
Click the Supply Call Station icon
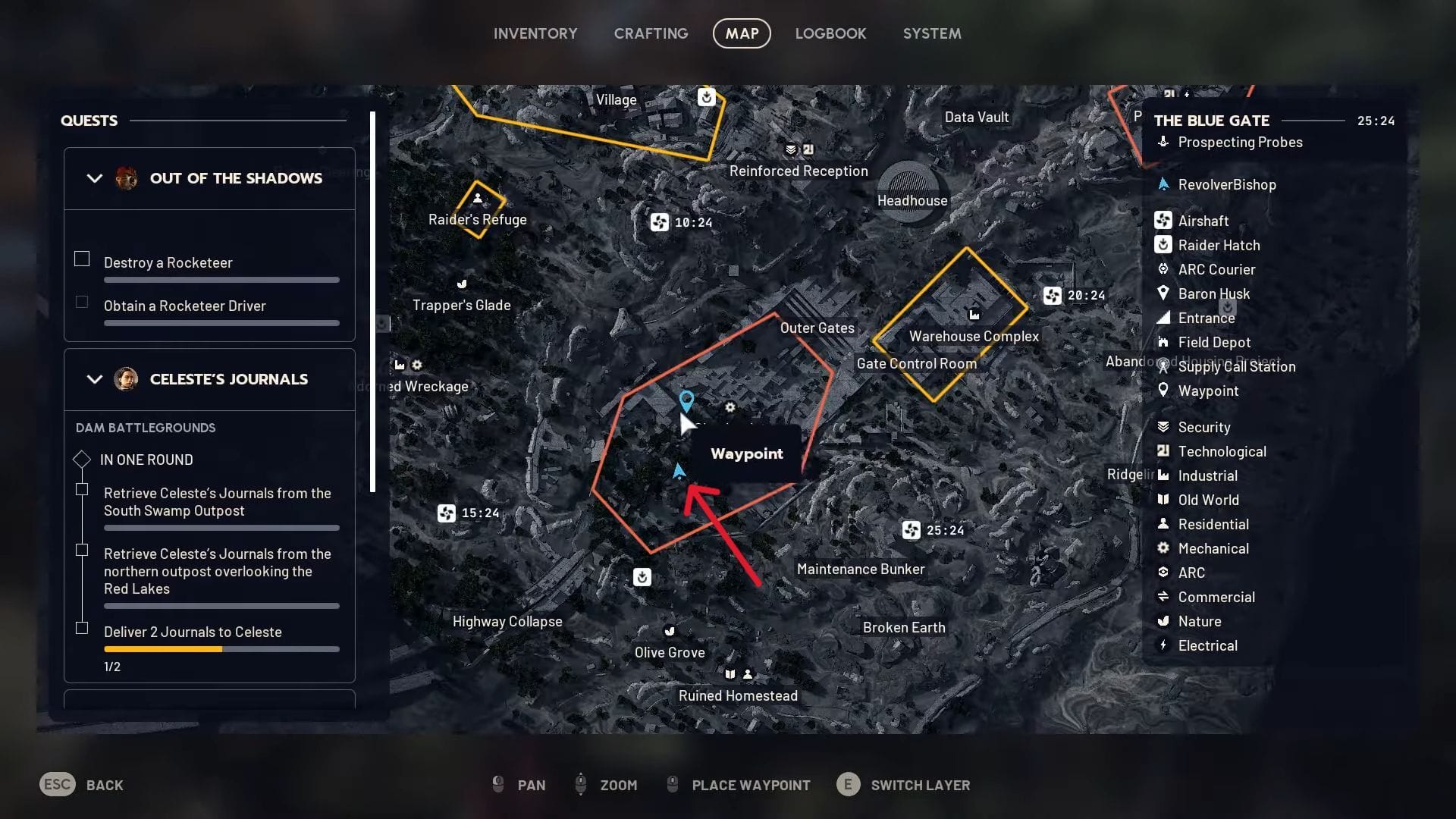(x=1164, y=366)
